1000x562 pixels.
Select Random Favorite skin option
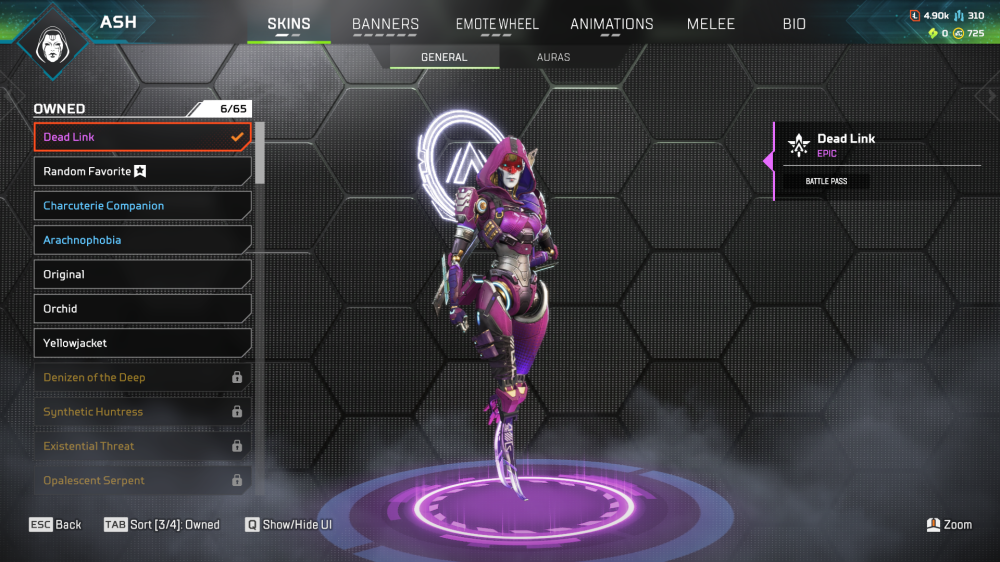pos(142,172)
